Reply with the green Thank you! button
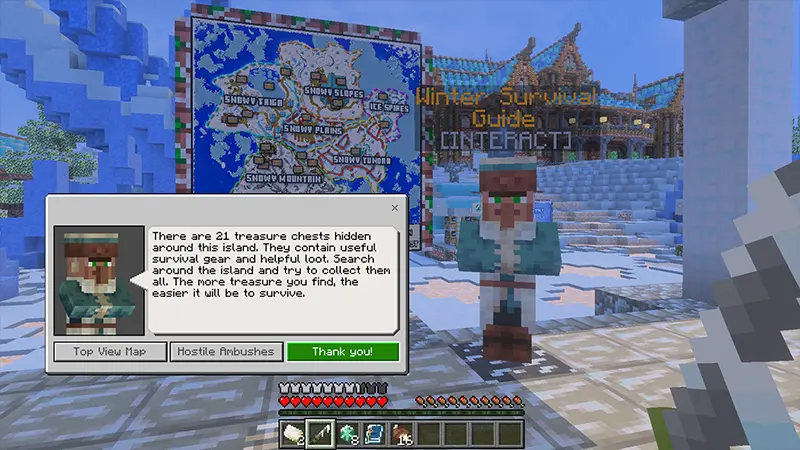The width and height of the screenshot is (800, 450). (x=342, y=351)
